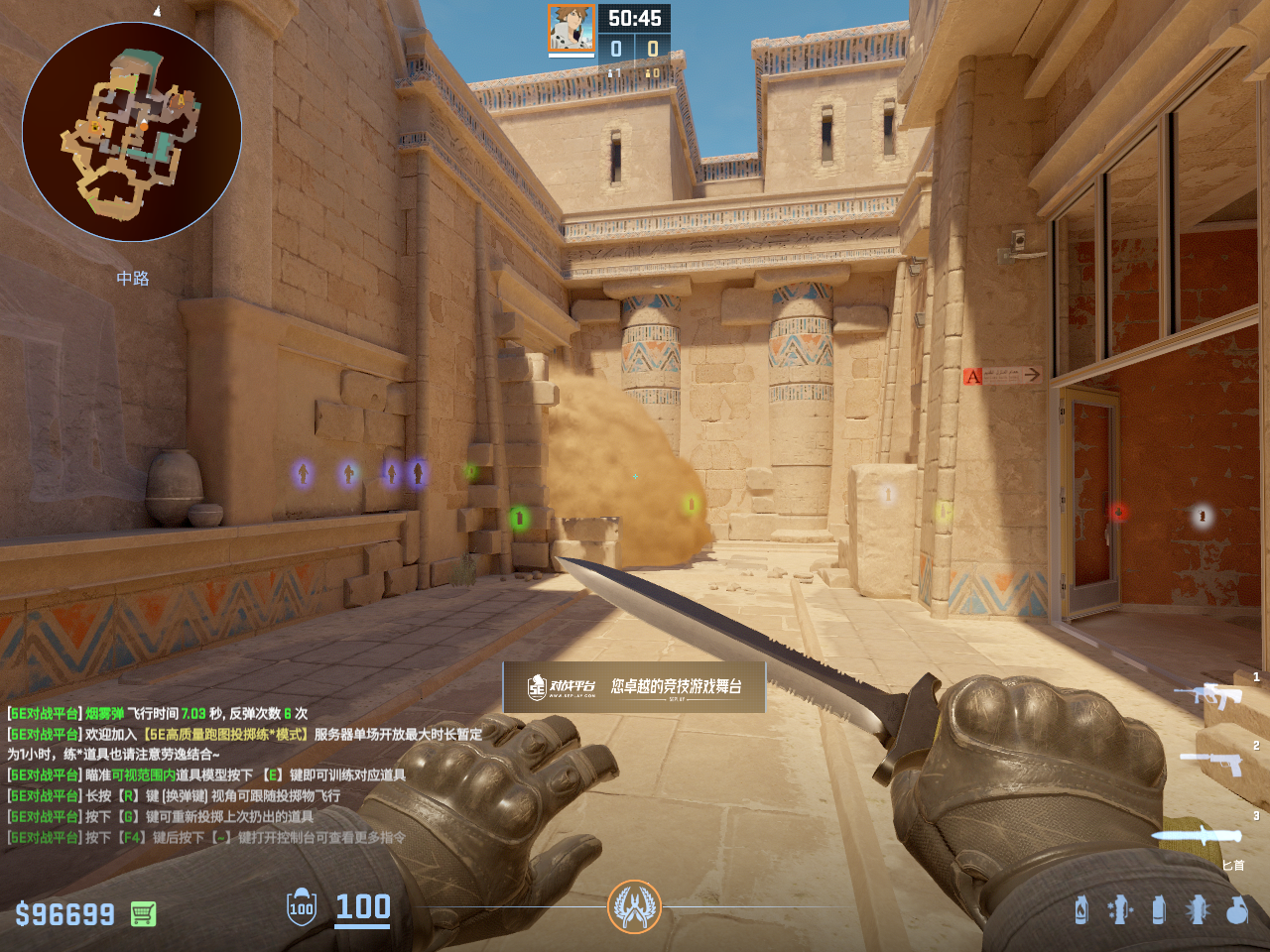1270x952 pixels.
Task: Click the team emblem badge at bottom center
Action: [634, 906]
